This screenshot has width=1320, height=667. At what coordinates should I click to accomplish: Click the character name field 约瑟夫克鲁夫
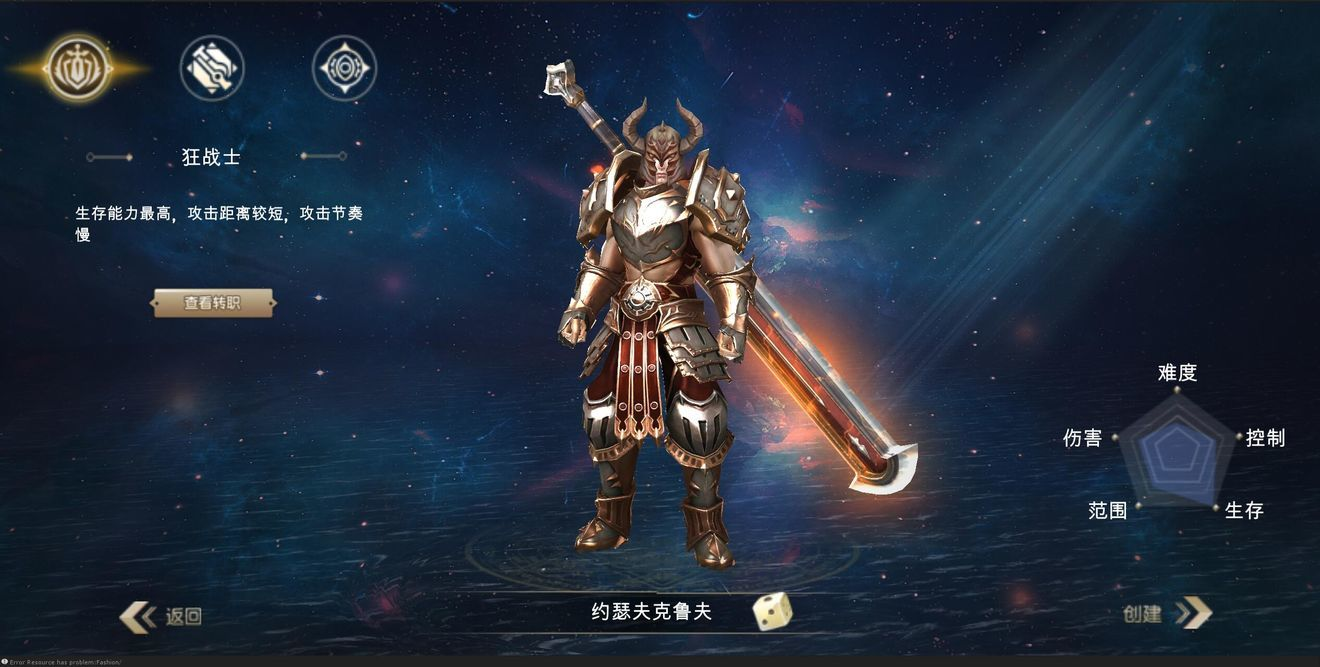point(651,612)
